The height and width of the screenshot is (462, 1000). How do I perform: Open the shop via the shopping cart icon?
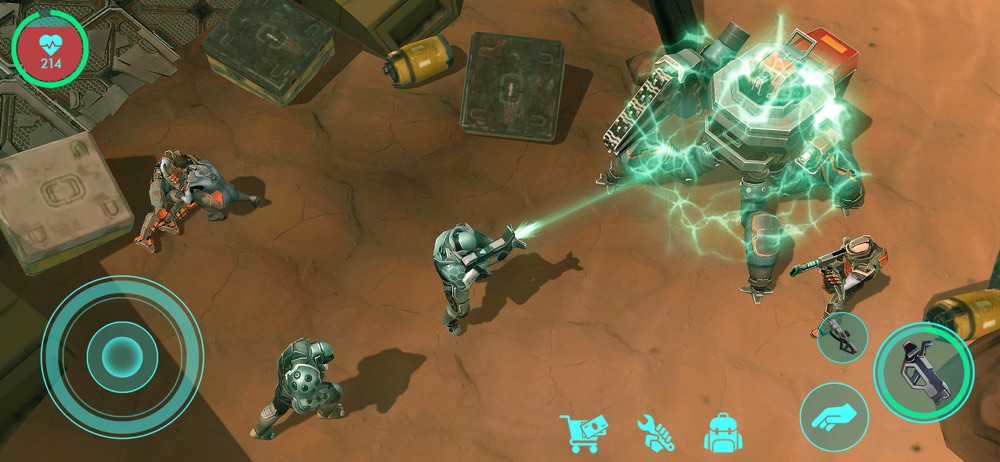click(579, 432)
